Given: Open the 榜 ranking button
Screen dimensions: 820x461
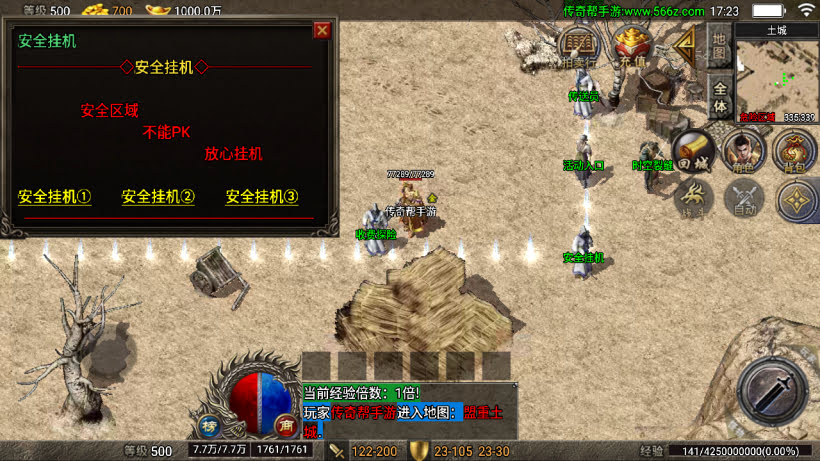Looking at the screenshot, I should pos(211,424).
